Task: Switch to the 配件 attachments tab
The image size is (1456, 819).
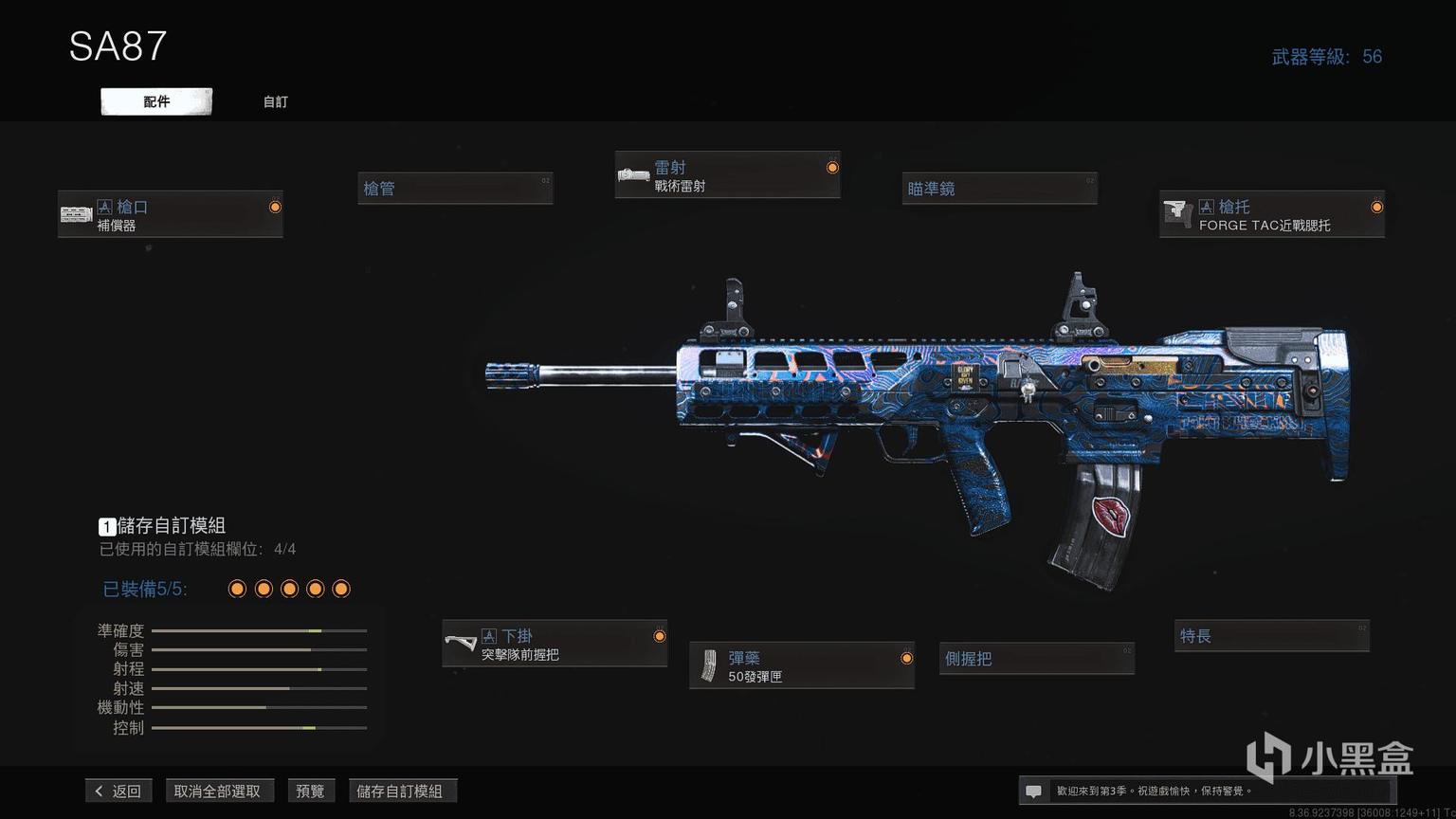Action: pos(156,101)
